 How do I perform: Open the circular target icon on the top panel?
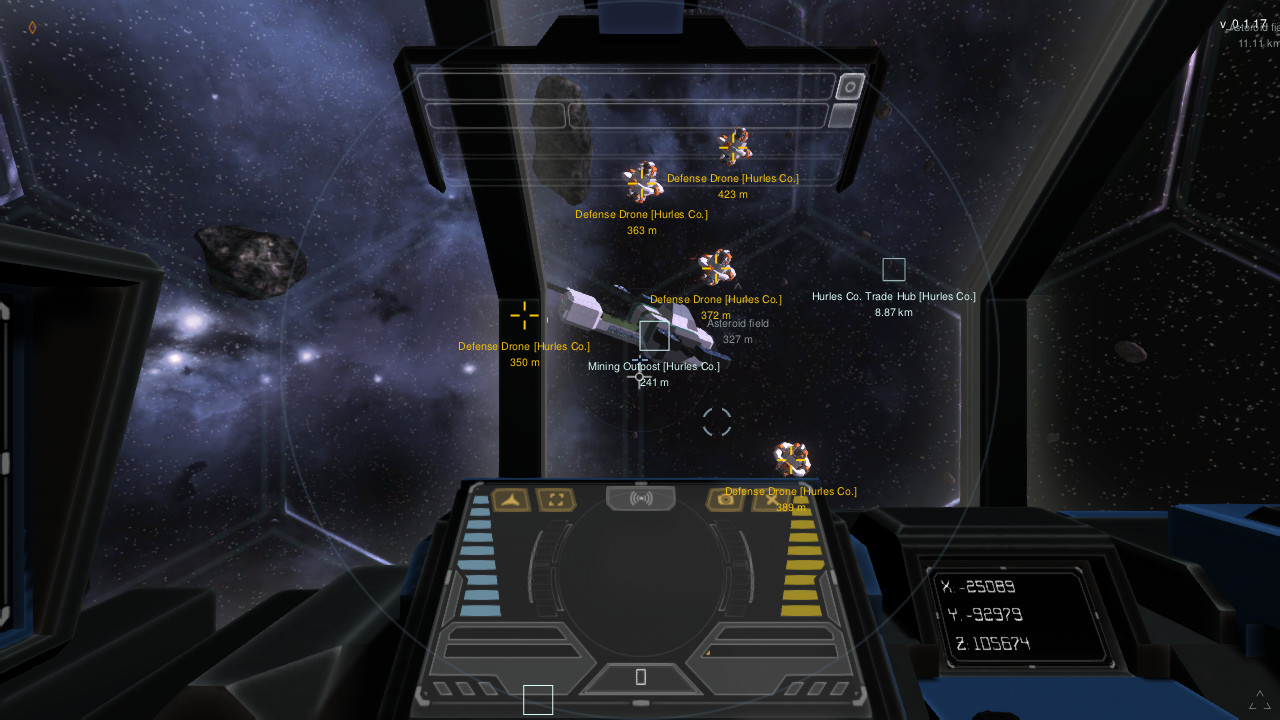848,87
